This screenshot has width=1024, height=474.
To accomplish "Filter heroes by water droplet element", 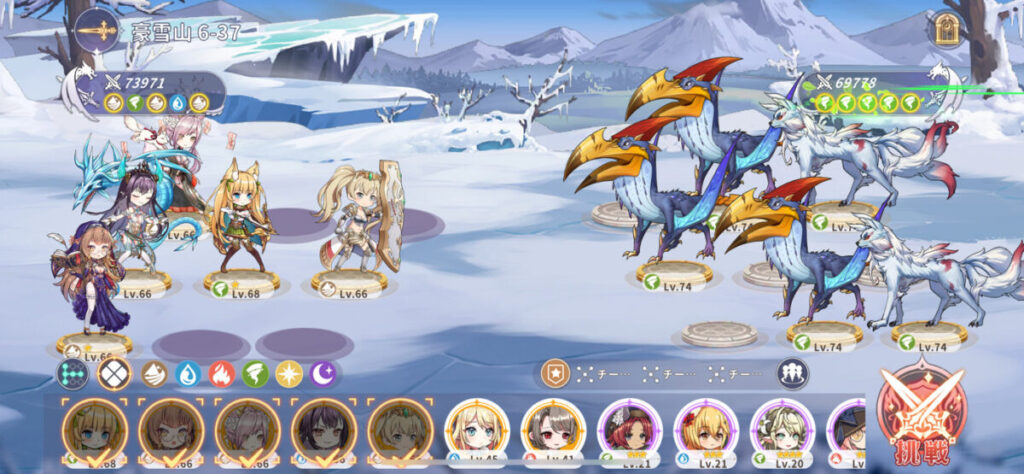I will click(x=188, y=374).
